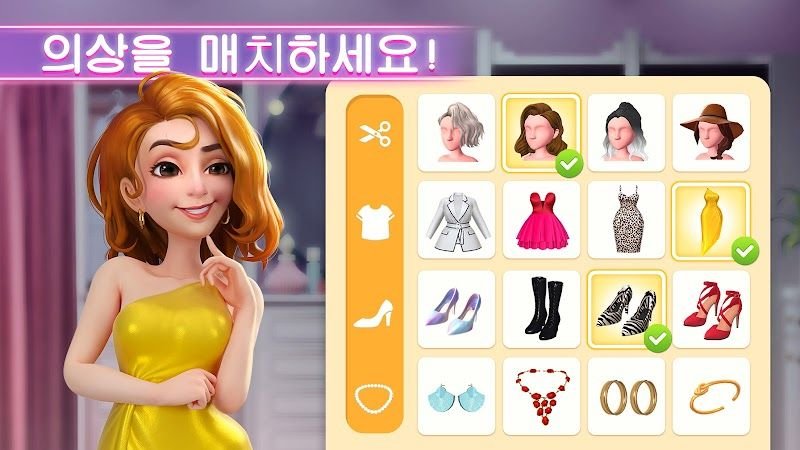Pick the zebra print heels
The image size is (800, 450).
tap(626, 309)
